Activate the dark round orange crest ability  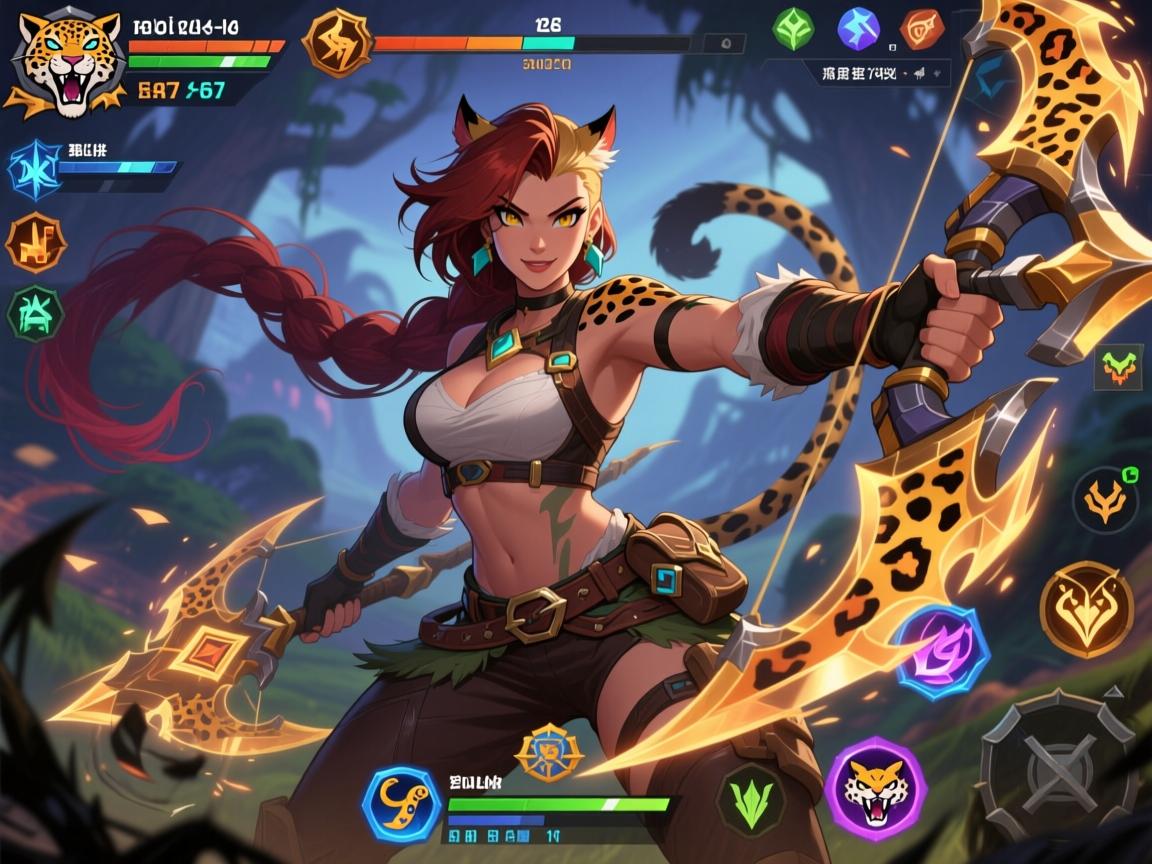click(x=1105, y=499)
